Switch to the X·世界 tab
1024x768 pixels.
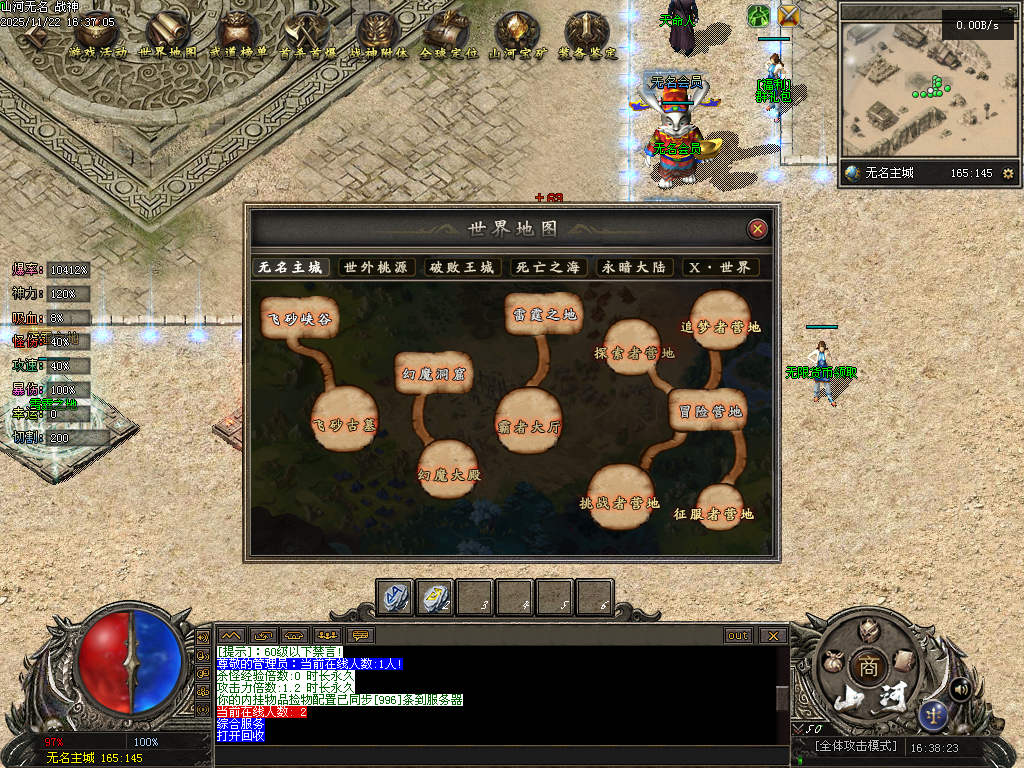720,267
